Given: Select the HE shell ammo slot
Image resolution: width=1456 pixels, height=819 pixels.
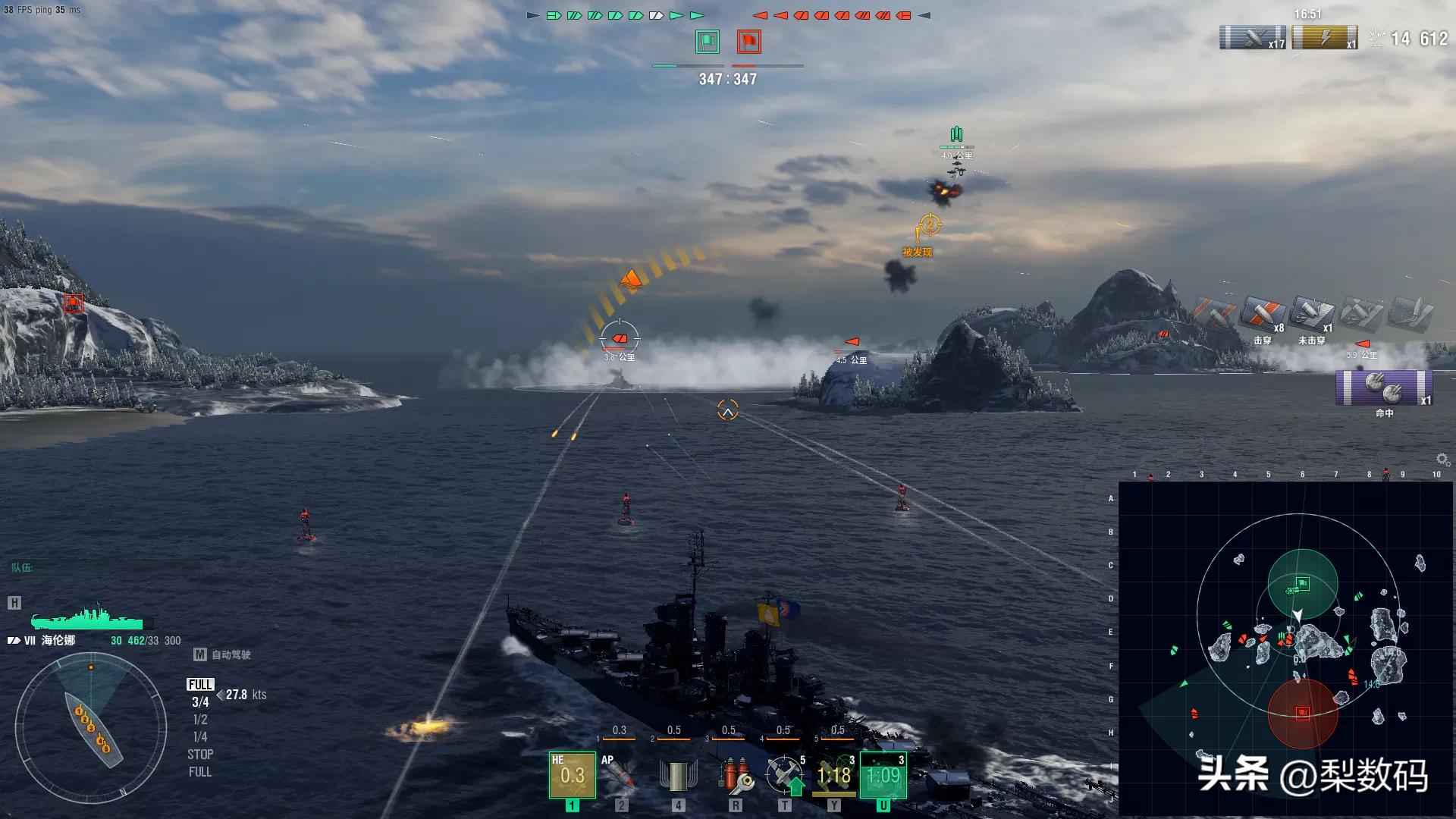Looking at the screenshot, I should [573, 774].
